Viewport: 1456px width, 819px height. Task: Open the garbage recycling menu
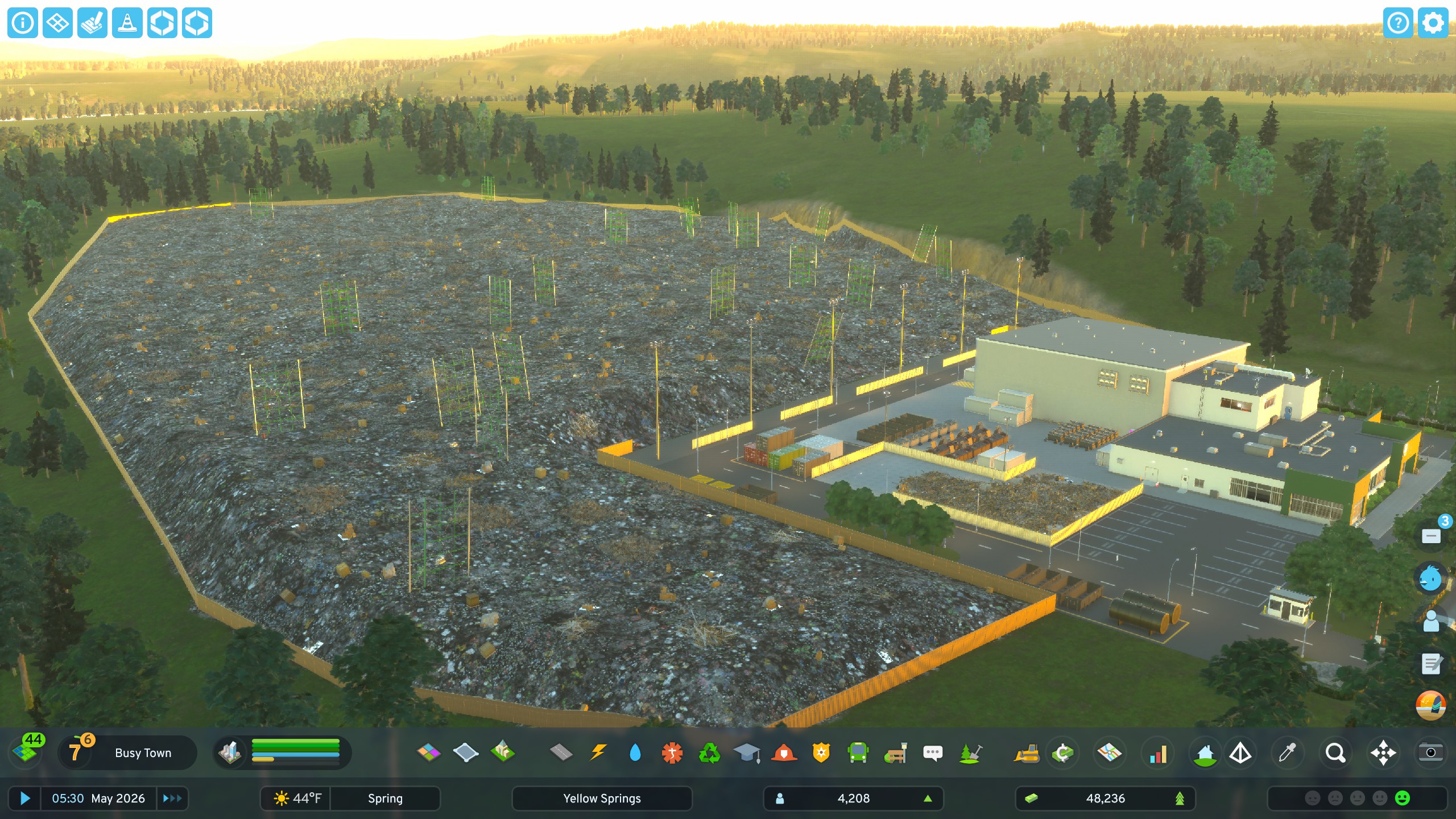pyautogui.click(x=709, y=753)
